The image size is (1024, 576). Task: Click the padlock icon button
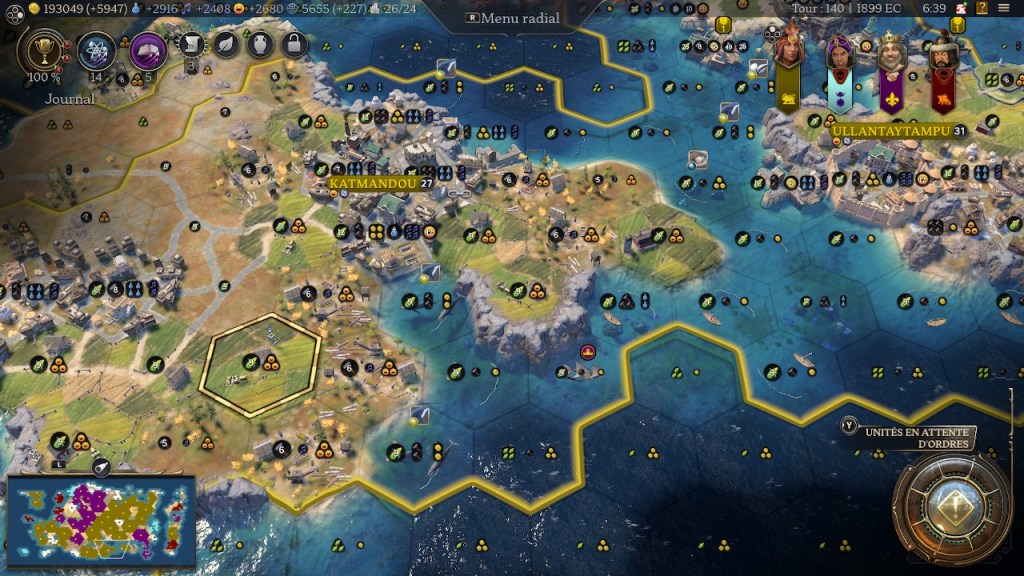[293, 43]
